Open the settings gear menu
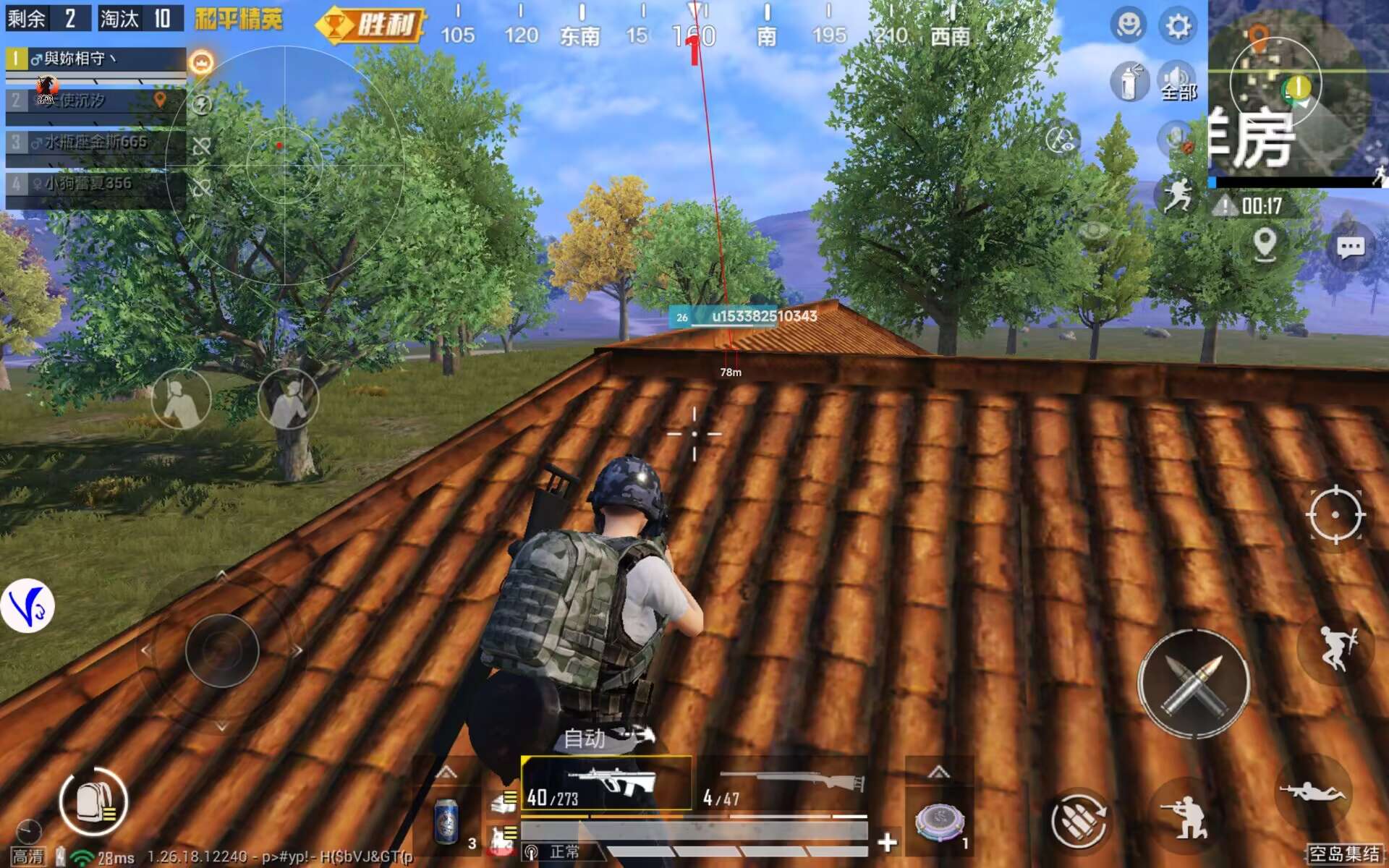Screen dimensions: 1389x868 click(1178, 25)
